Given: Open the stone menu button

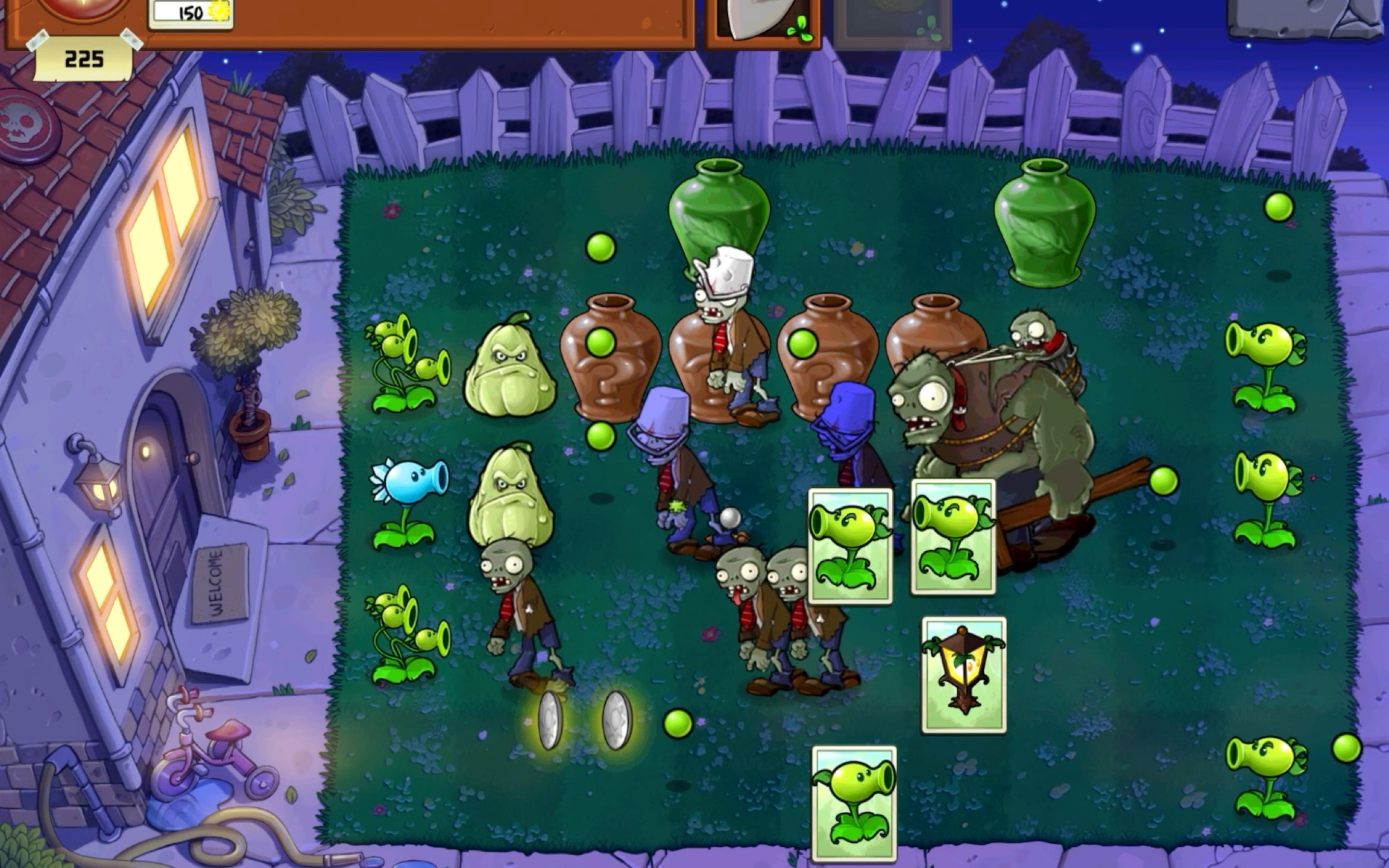Looking at the screenshot, I should (1306, 18).
